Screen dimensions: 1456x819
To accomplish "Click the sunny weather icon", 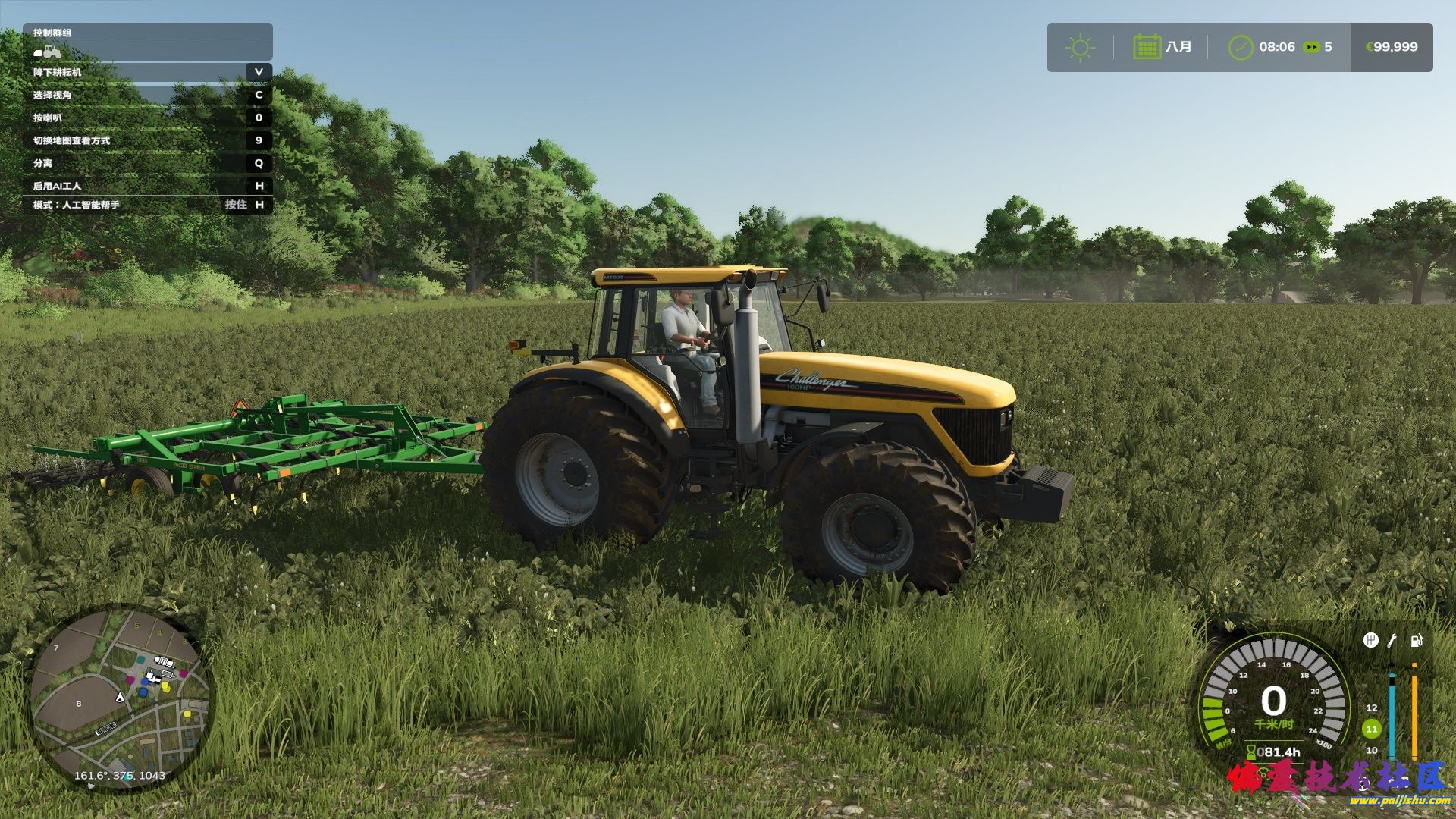I will pyautogui.click(x=1080, y=48).
